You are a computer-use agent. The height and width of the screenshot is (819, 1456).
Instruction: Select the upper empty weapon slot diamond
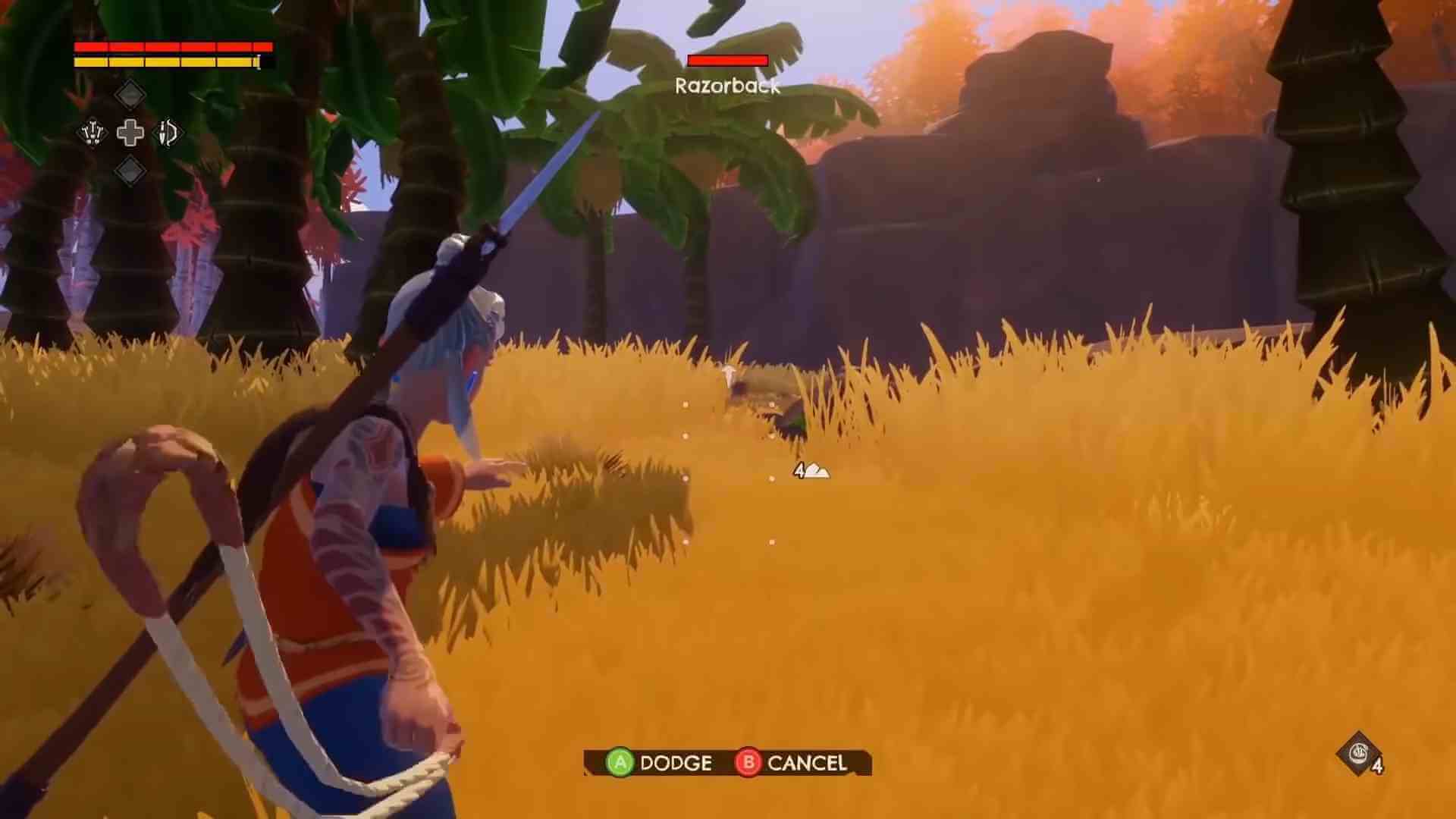tap(130, 94)
